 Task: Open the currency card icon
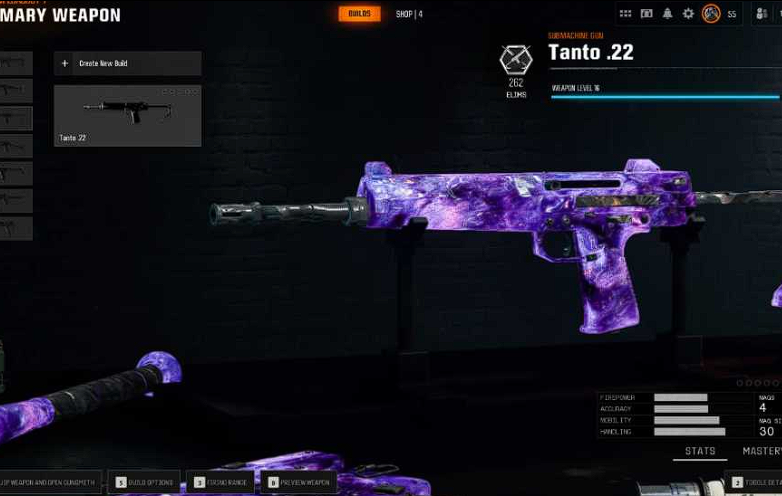point(646,14)
